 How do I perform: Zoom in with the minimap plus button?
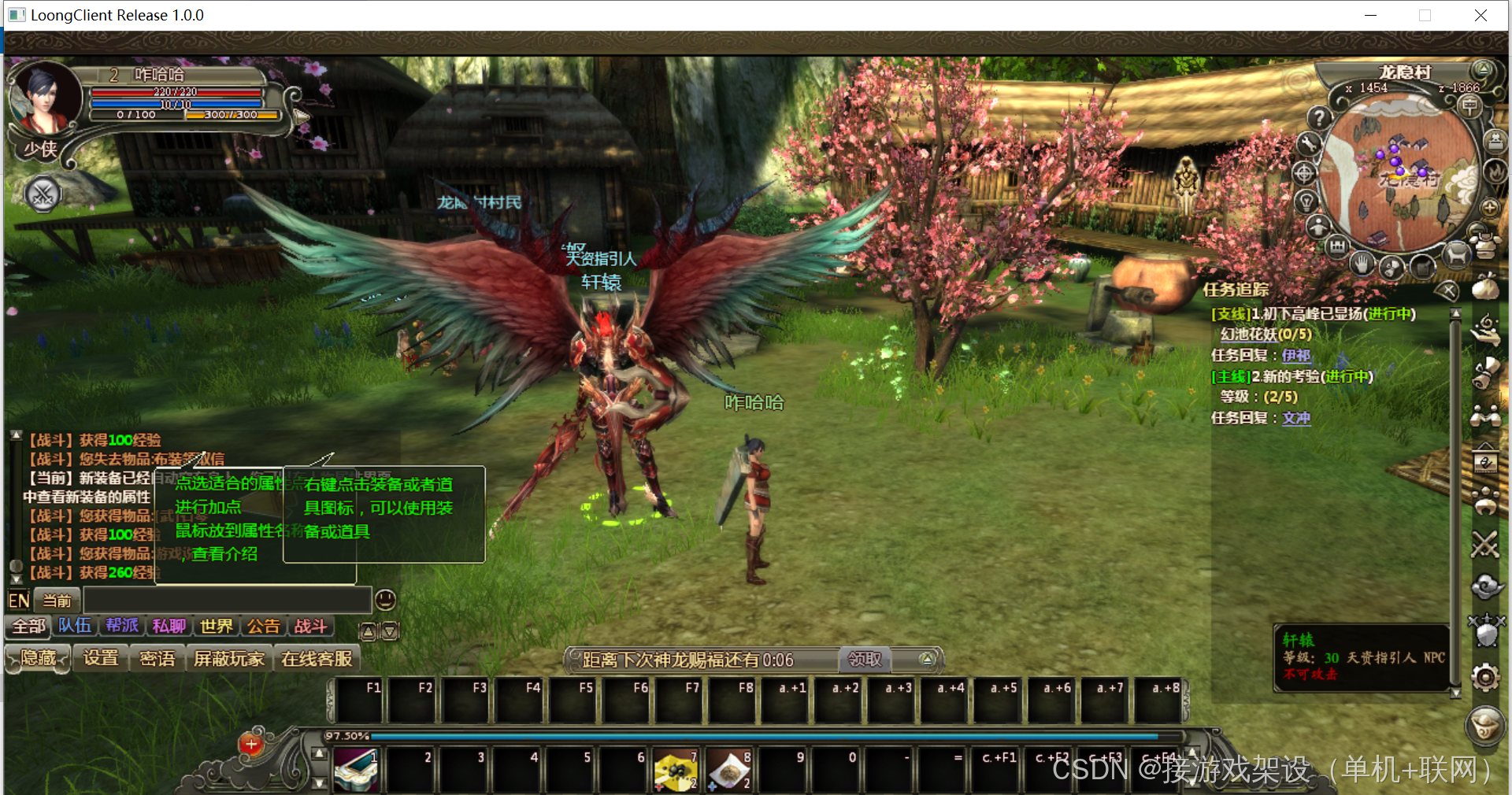click(1489, 208)
